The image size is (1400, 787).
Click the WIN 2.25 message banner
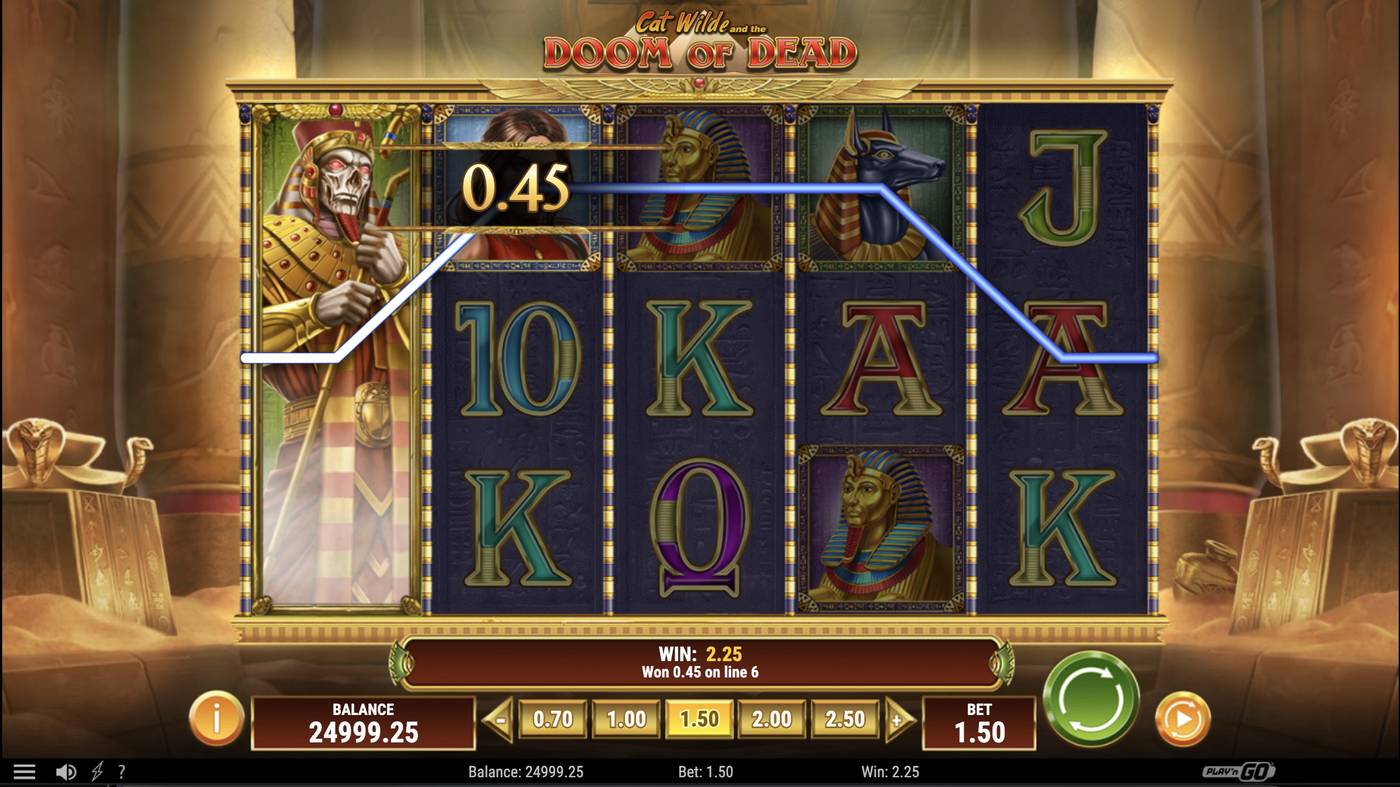coord(700,661)
